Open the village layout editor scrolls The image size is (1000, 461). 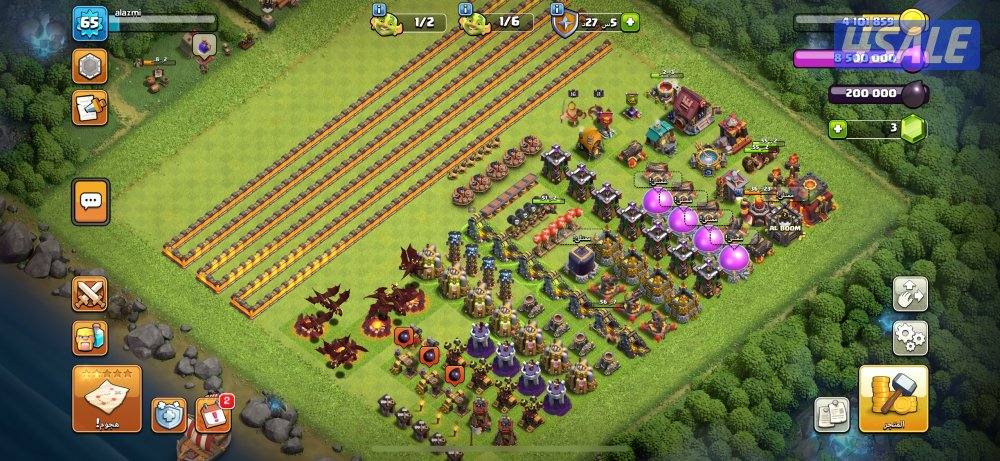tap(831, 413)
